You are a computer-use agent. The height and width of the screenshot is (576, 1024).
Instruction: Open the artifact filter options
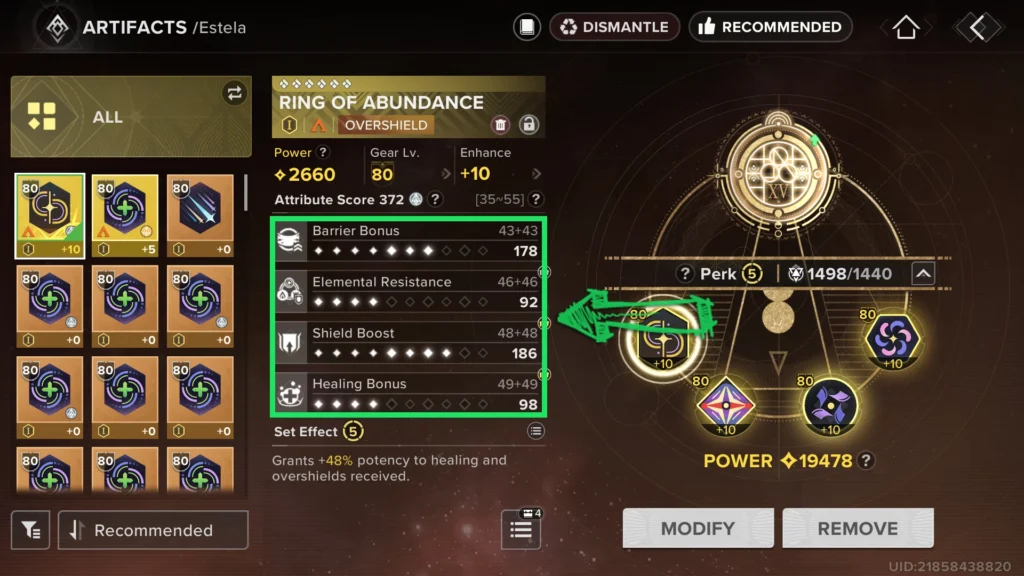(31, 530)
